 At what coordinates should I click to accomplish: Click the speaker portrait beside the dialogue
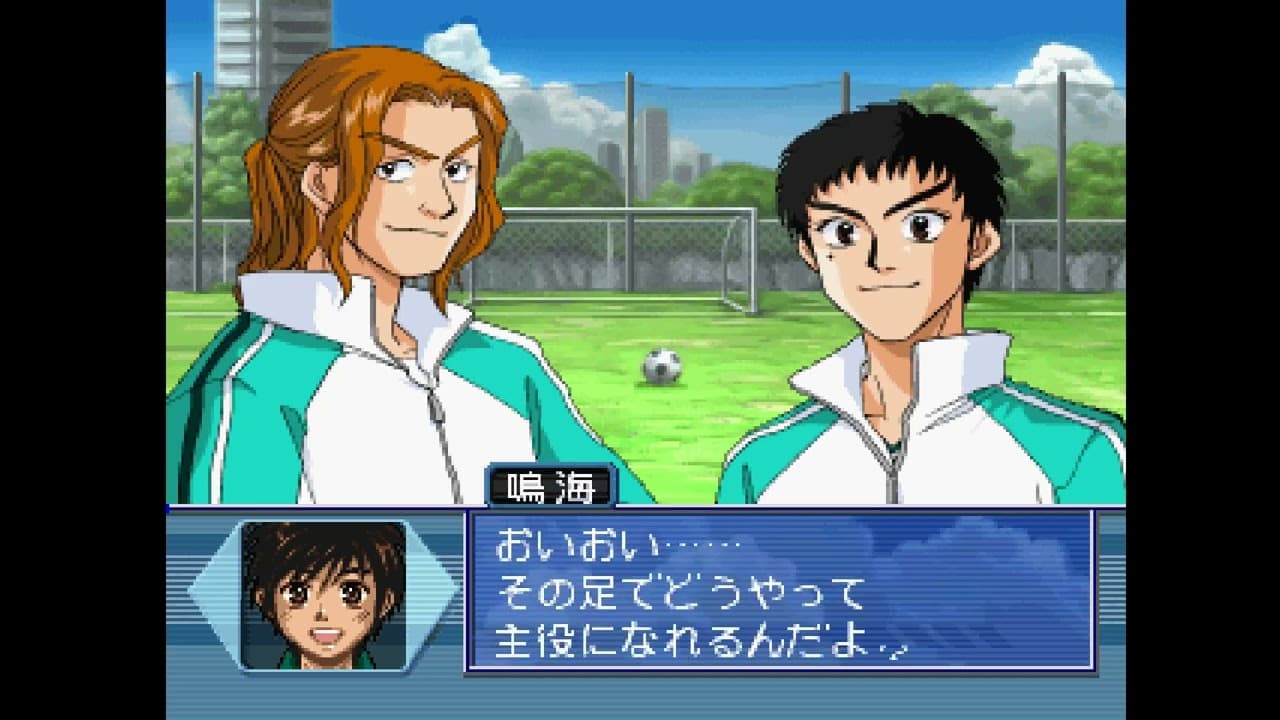[x=323, y=594]
